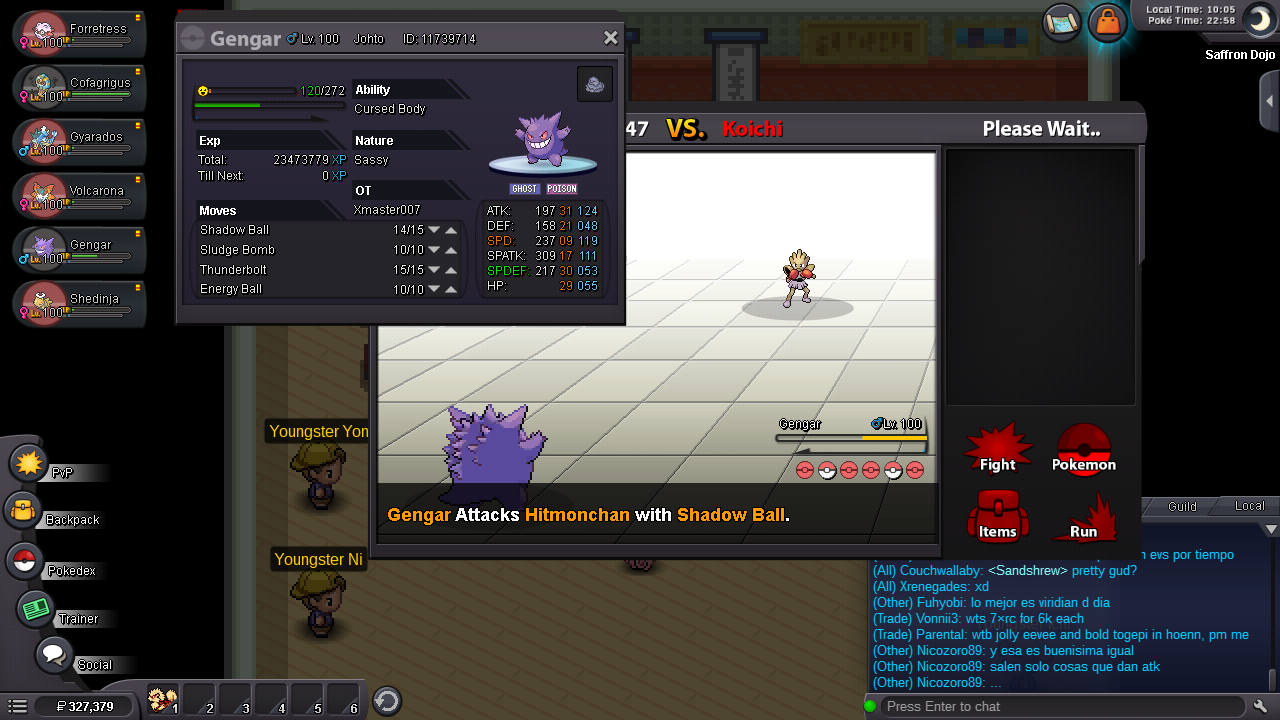Open the Backpack

[x=24, y=511]
